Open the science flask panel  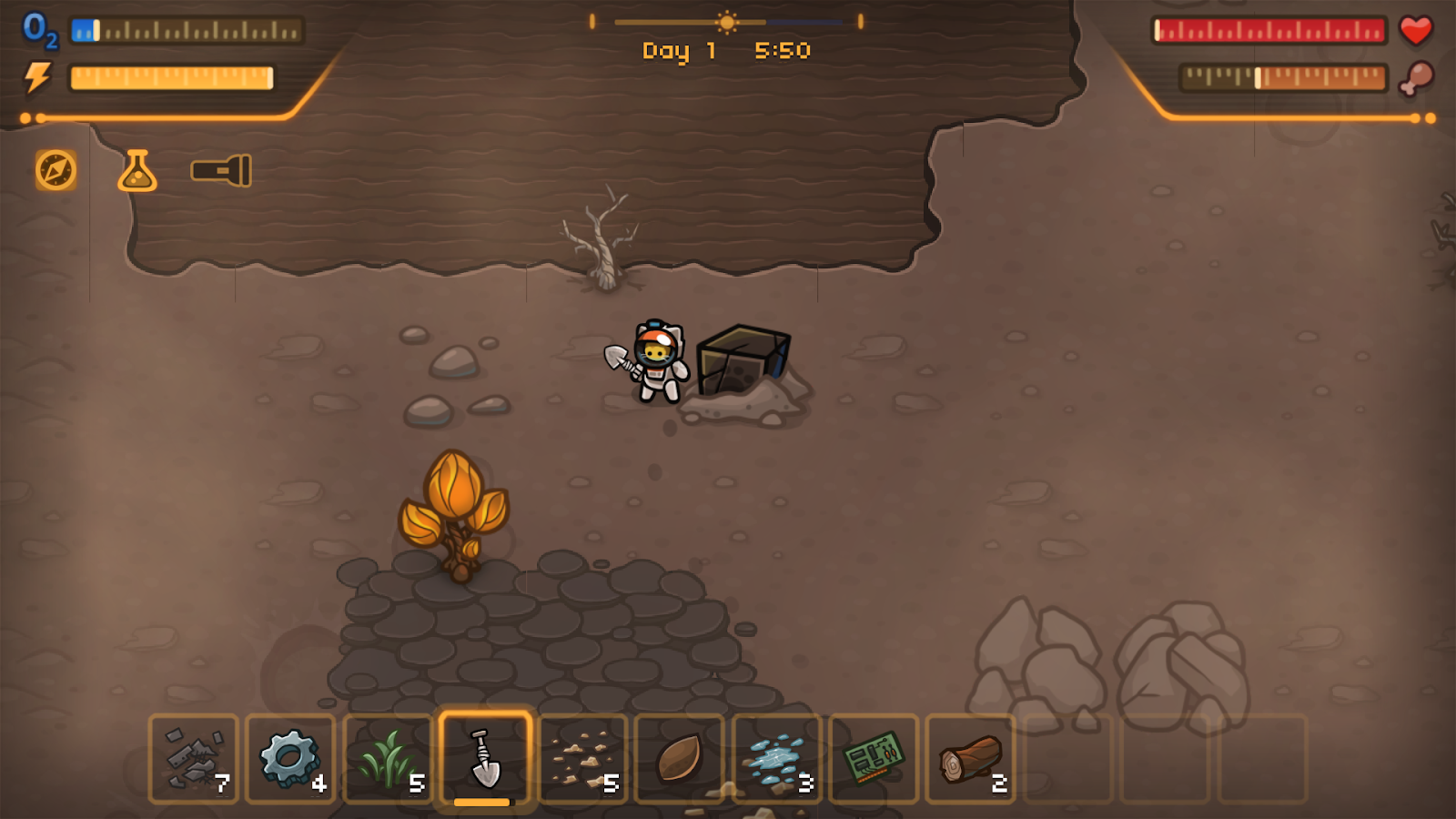click(136, 173)
